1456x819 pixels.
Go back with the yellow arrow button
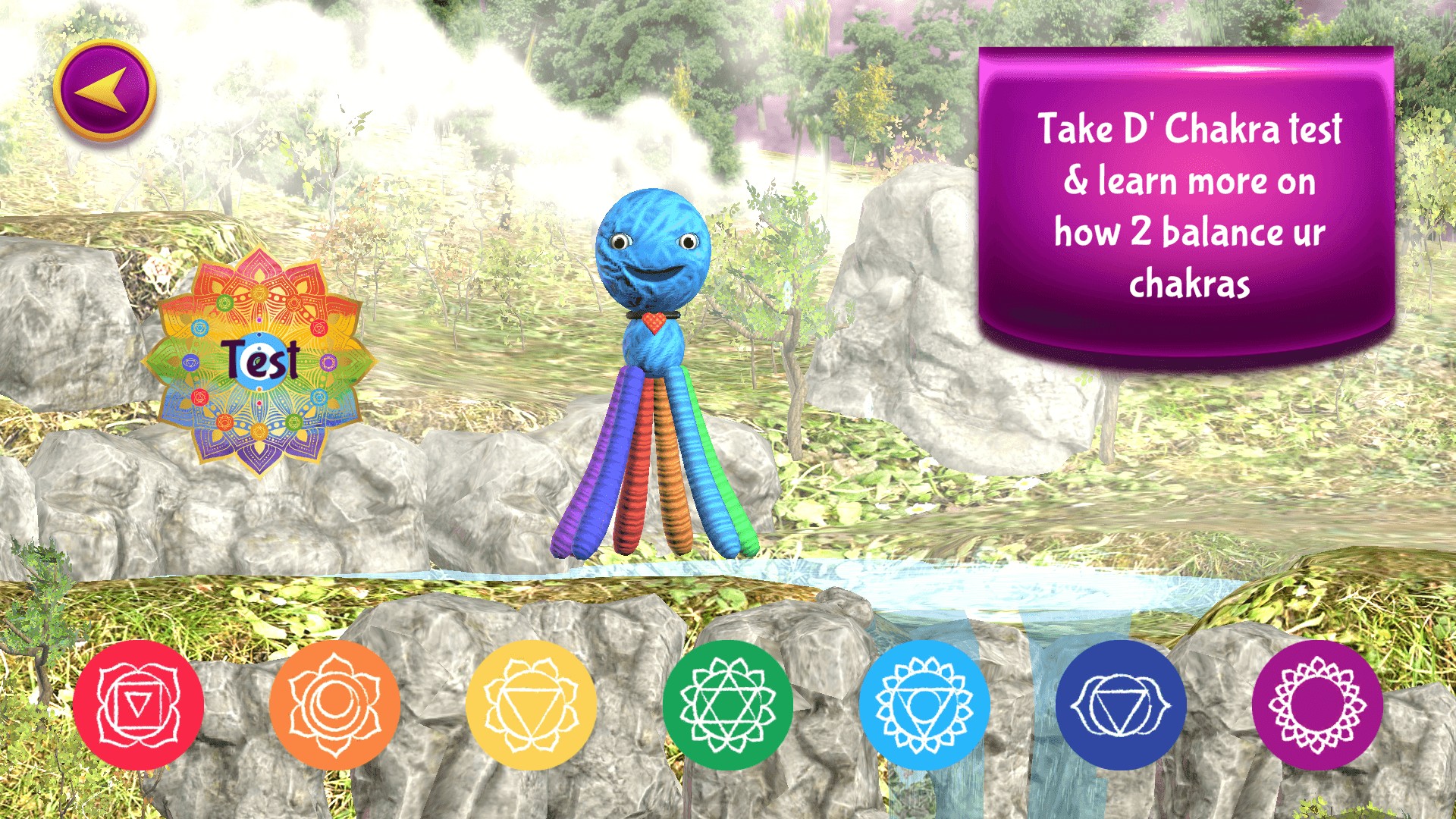click(105, 91)
